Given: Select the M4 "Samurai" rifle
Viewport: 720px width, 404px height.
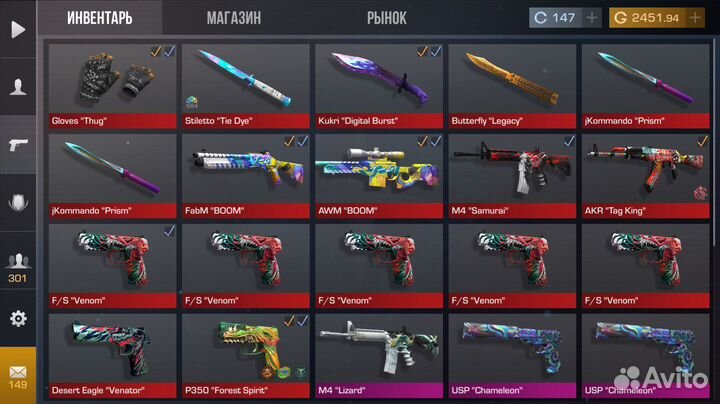Looking at the screenshot, I should tap(511, 173).
